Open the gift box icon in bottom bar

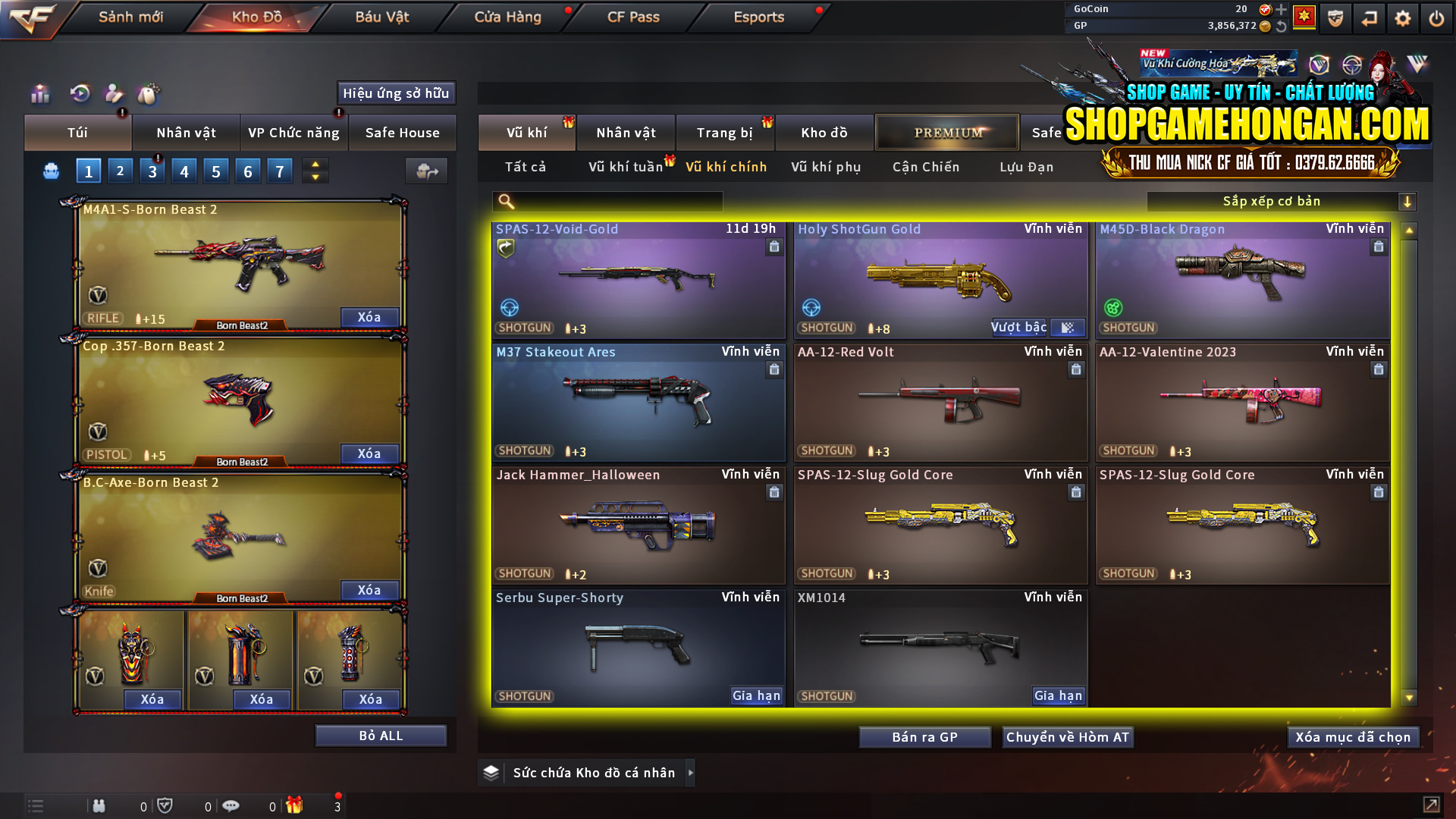pos(296,806)
